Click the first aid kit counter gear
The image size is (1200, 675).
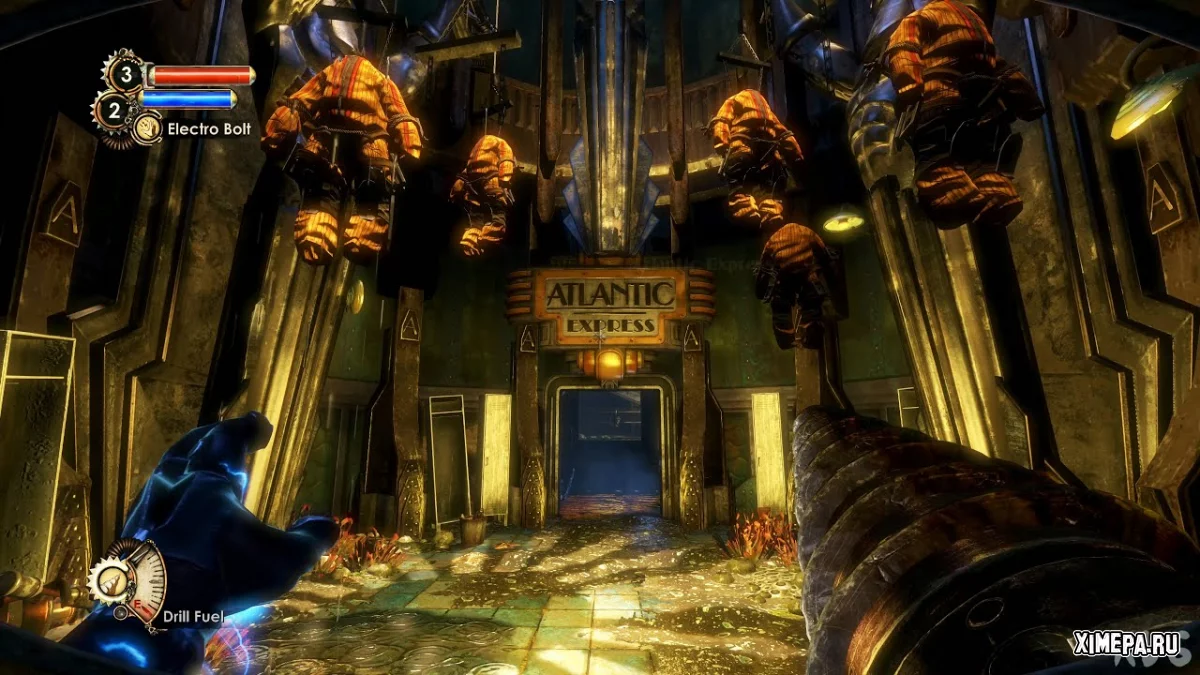[125, 73]
